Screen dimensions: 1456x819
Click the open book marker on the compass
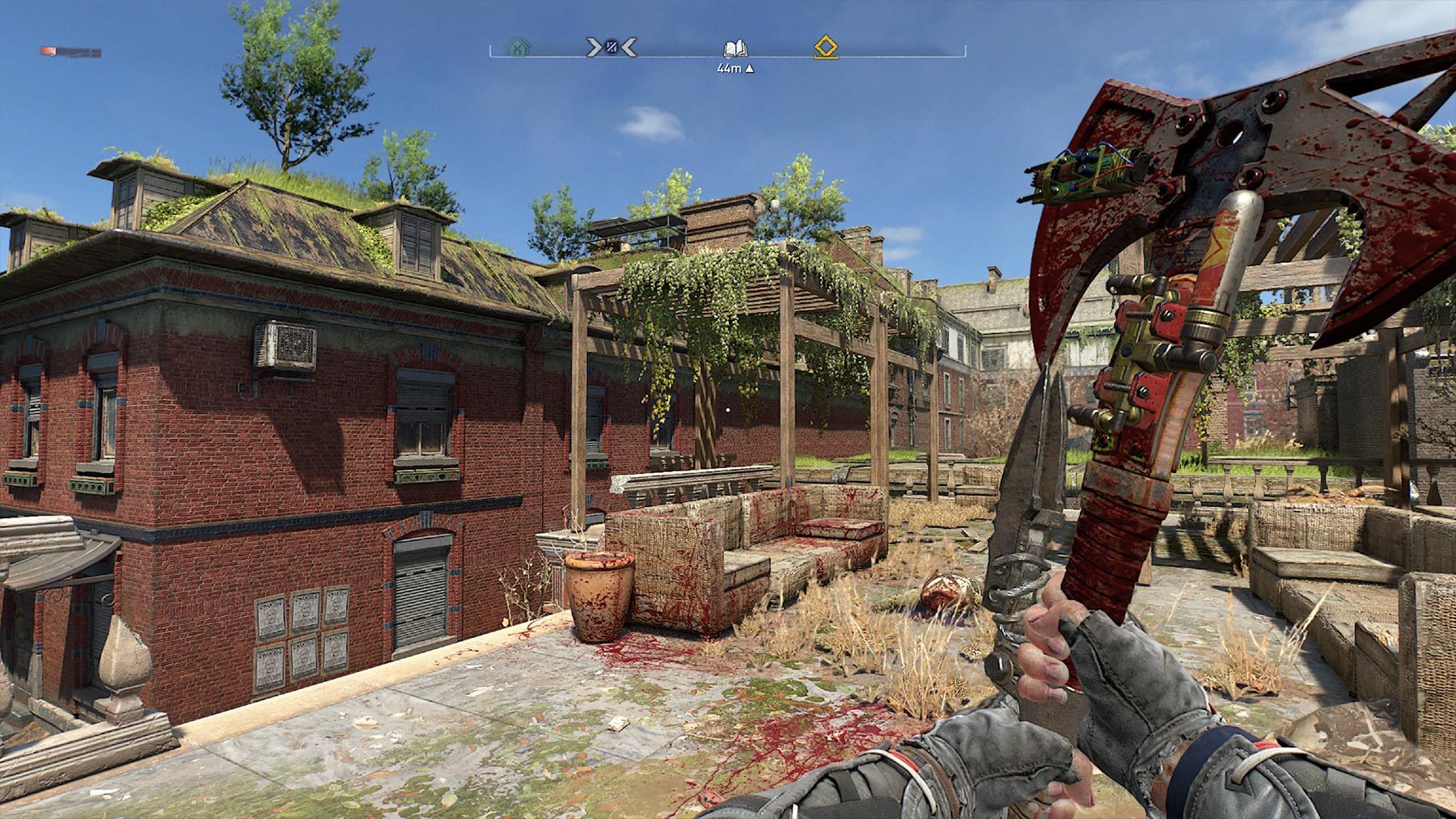coord(734,49)
